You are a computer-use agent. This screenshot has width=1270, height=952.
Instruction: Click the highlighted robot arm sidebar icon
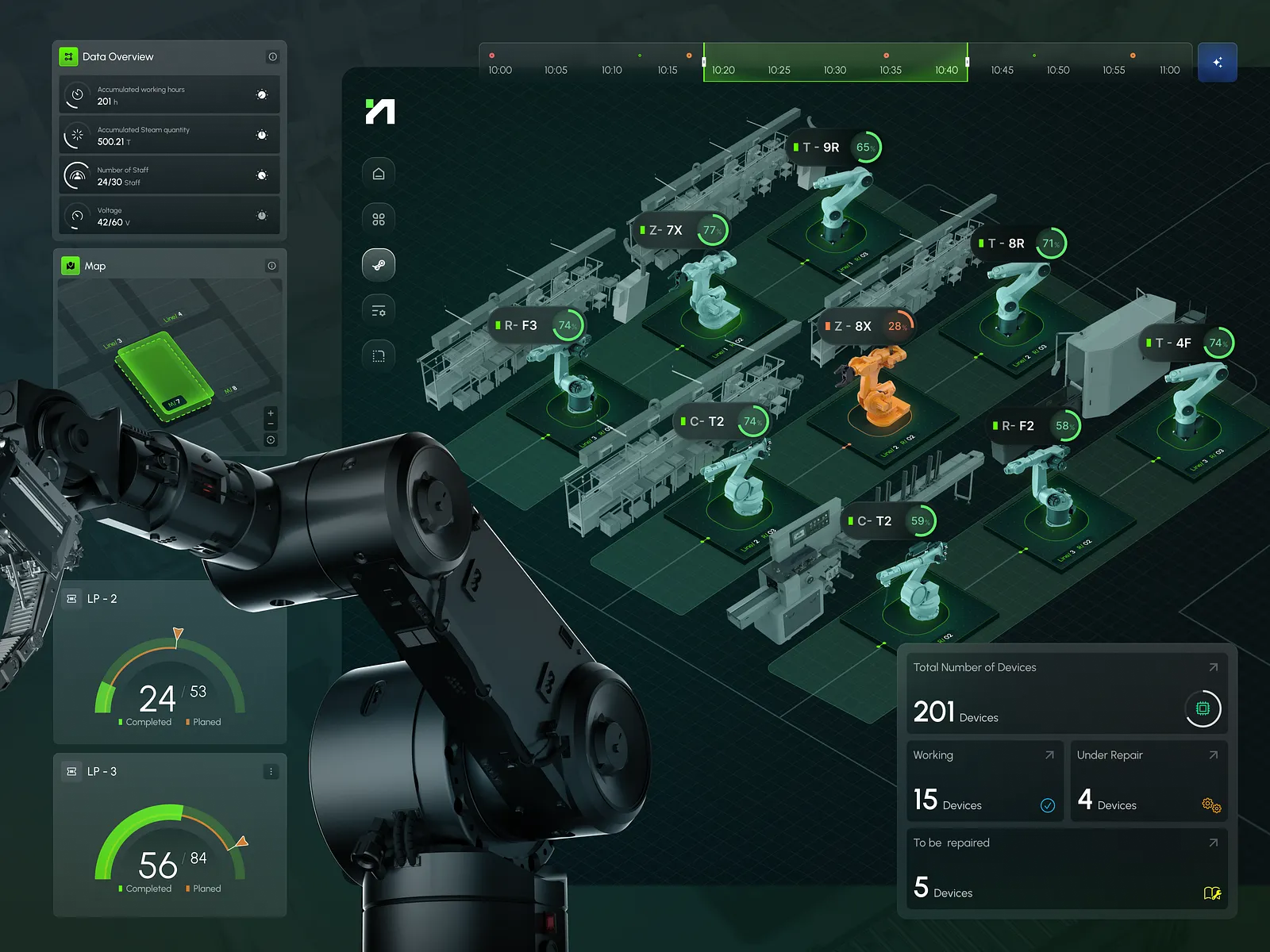(379, 265)
